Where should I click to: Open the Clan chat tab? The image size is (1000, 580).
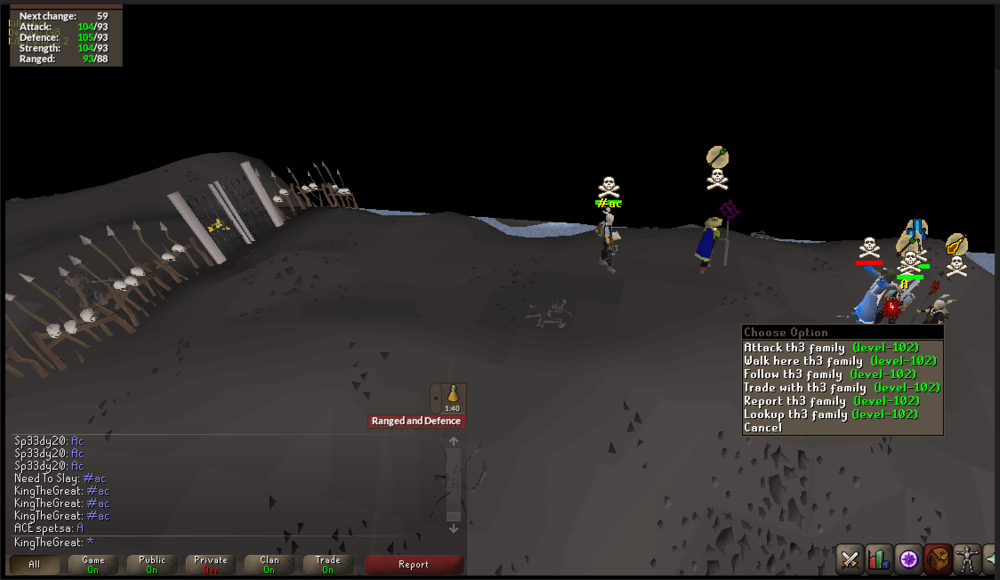coord(269,564)
